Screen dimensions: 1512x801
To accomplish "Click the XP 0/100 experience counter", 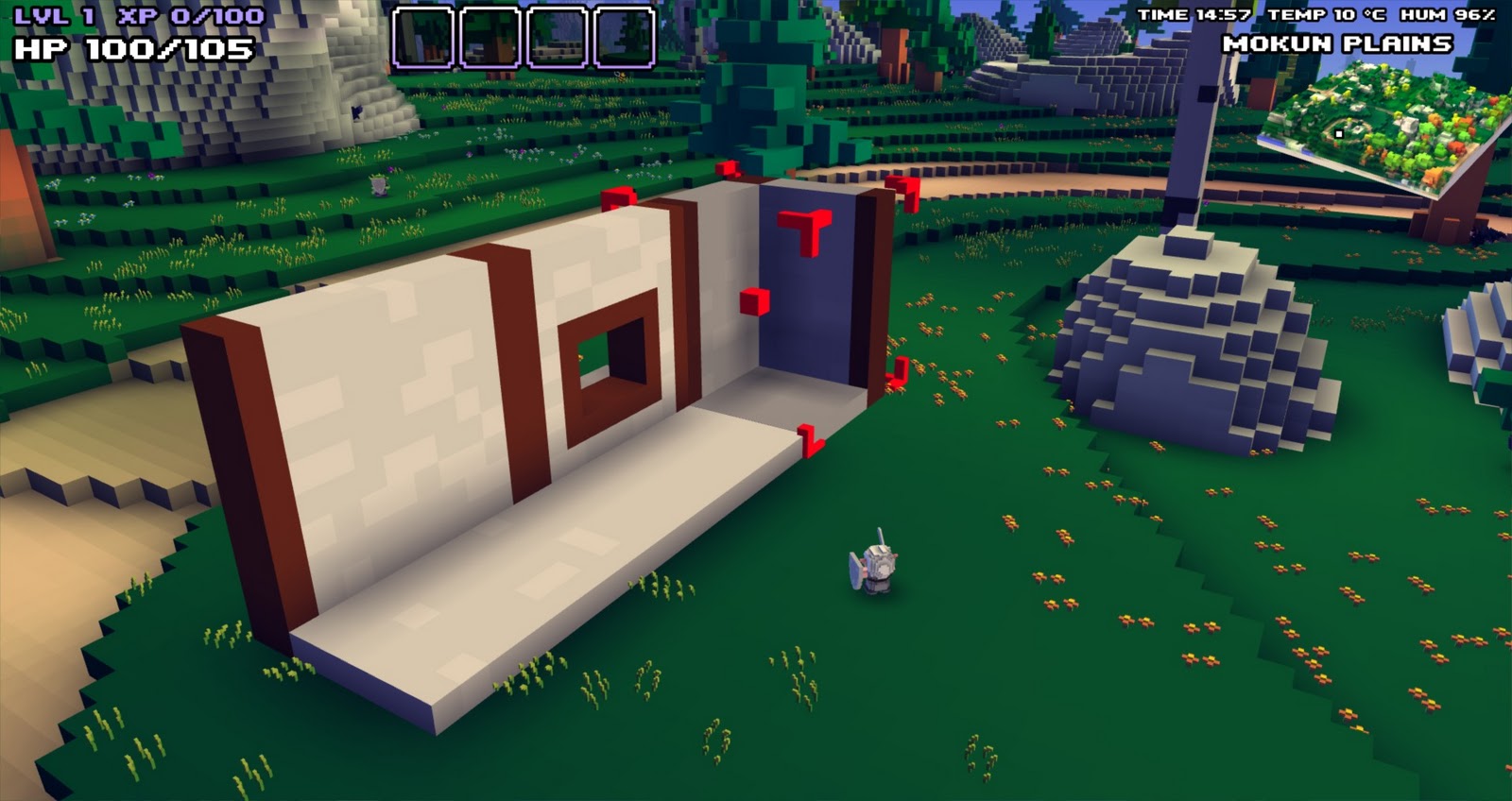I will [185, 14].
